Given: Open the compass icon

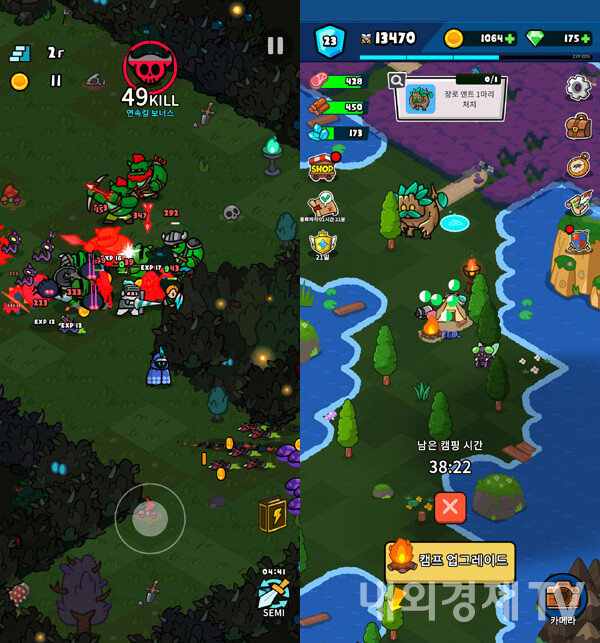Looking at the screenshot, I should point(578,164).
